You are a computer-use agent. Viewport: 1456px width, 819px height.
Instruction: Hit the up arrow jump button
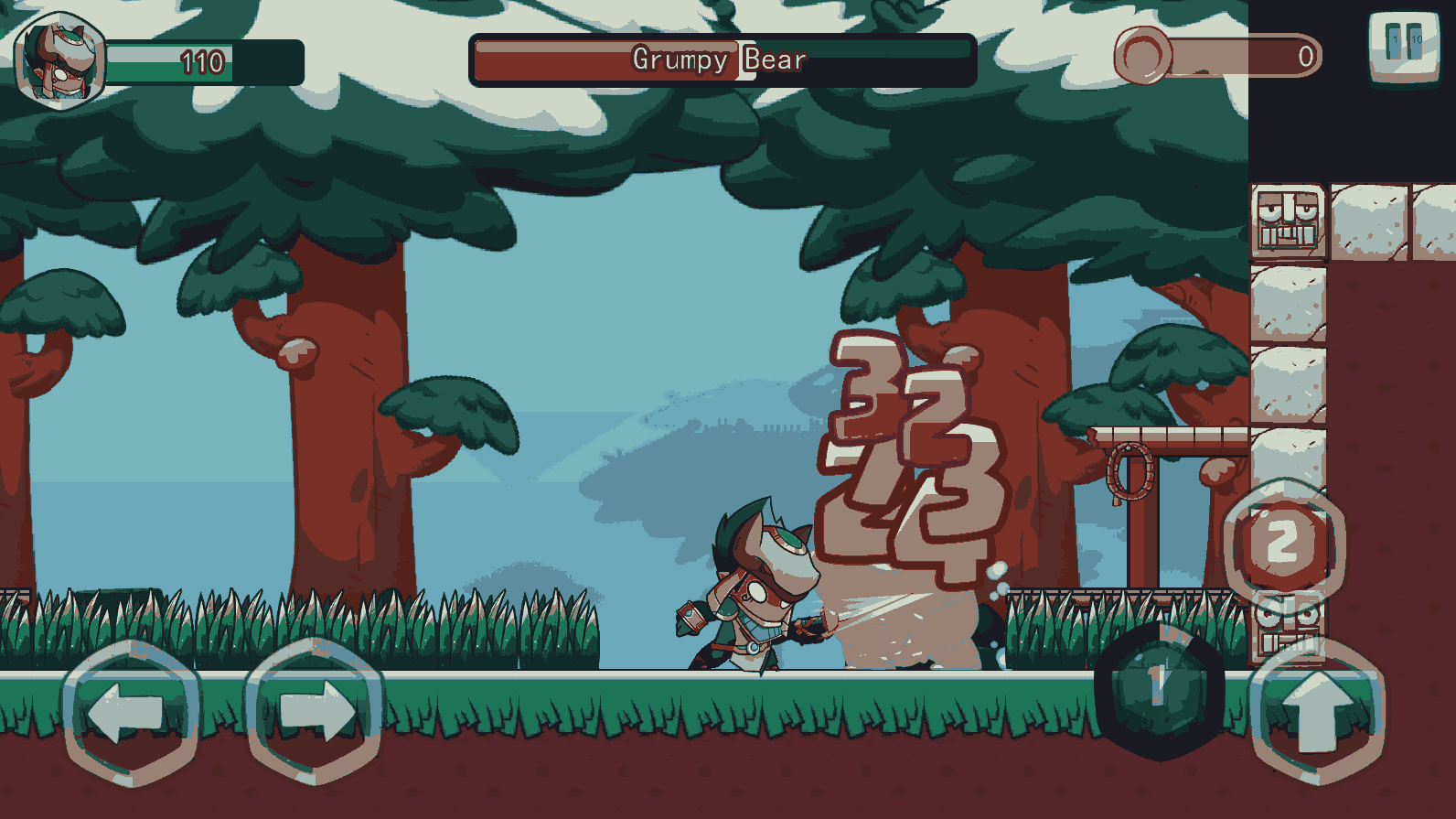pos(1317,711)
